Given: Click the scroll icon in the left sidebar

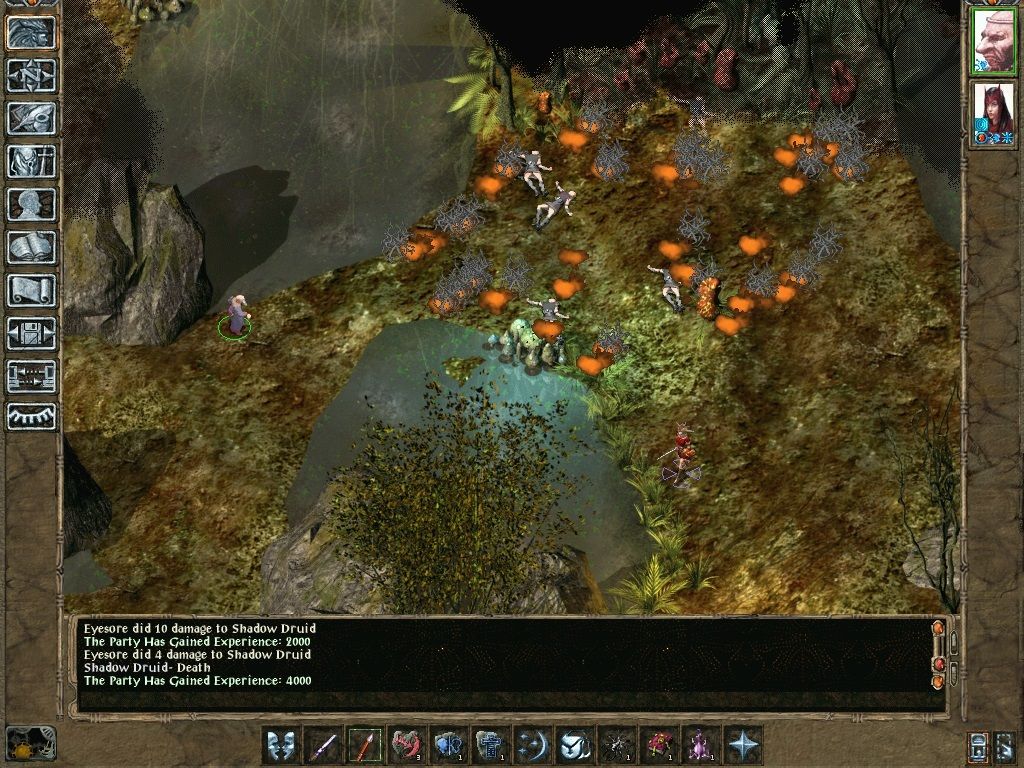Looking at the screenshot, I should (31, 290).
